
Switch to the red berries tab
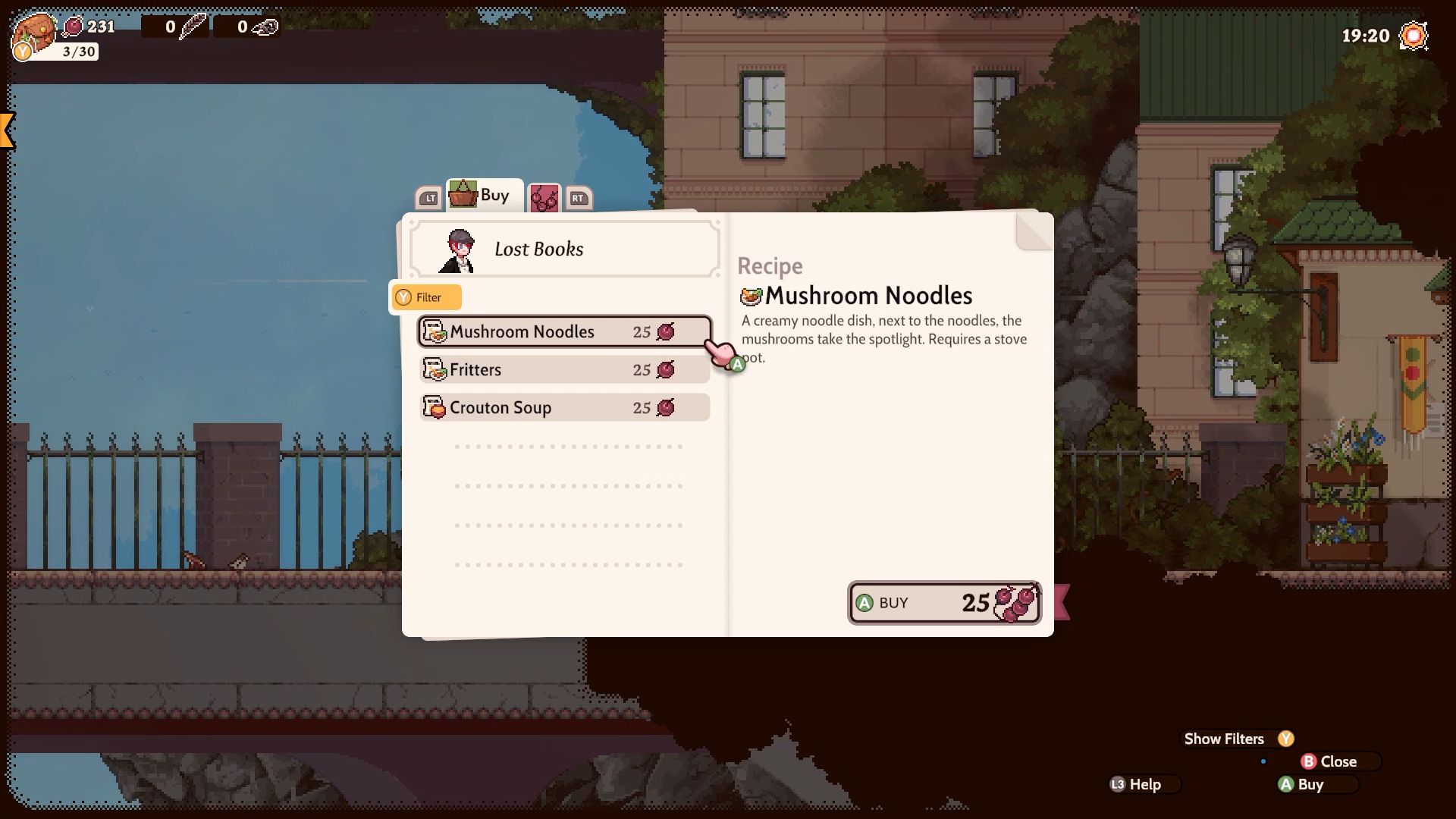pos(544,199)
